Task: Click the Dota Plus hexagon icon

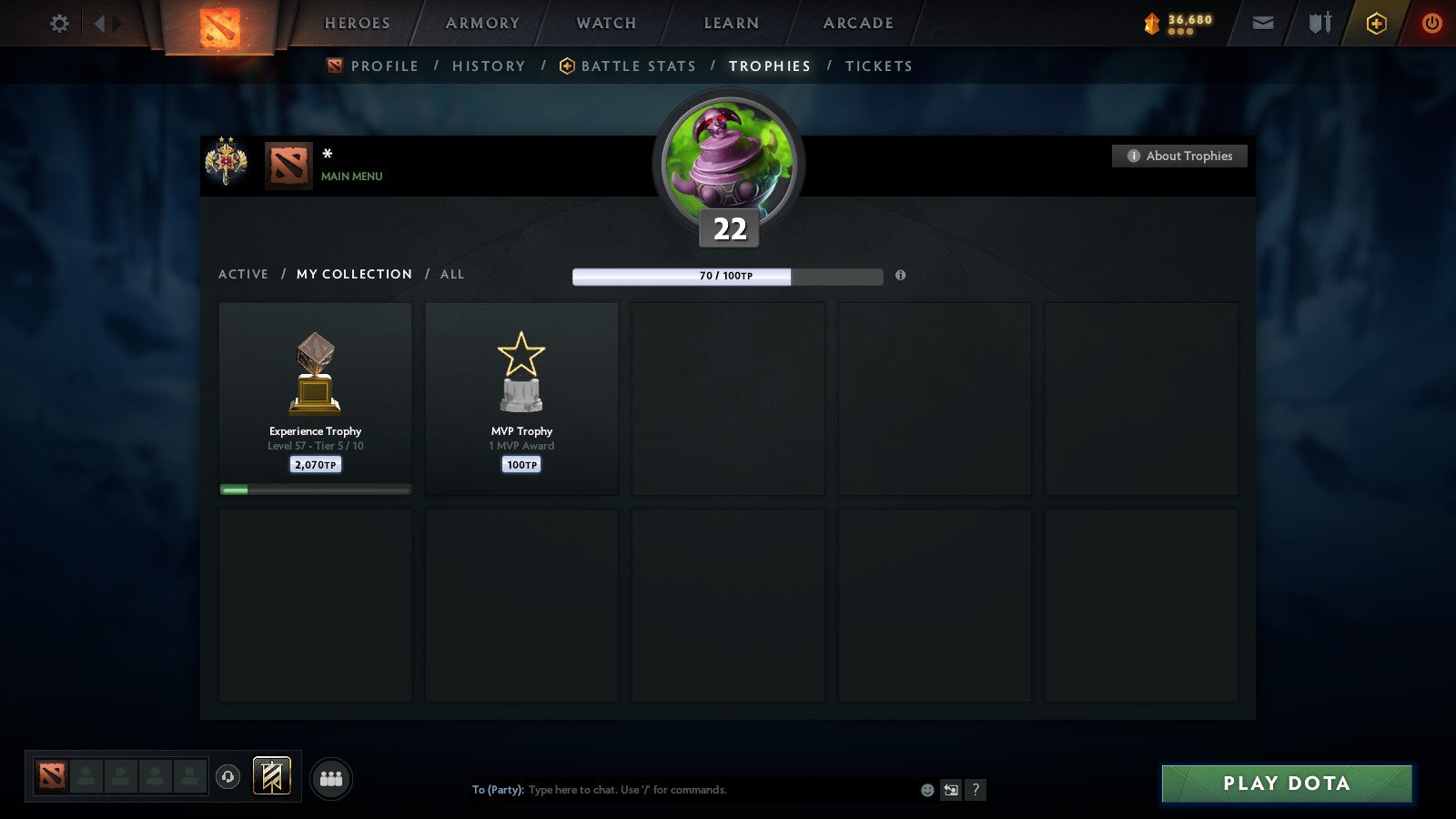Action: (1375, 23)
